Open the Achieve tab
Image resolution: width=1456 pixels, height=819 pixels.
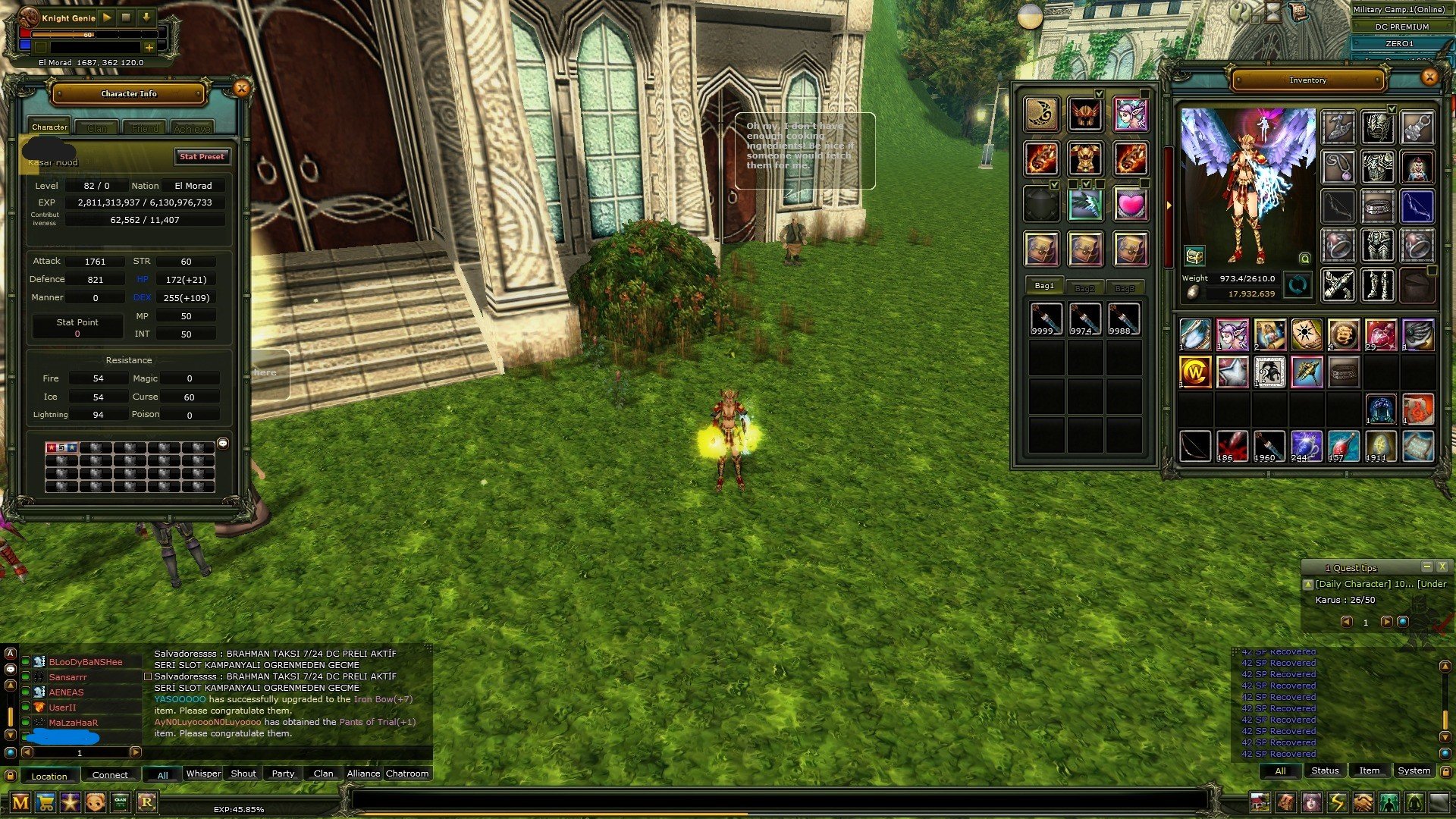(x=192, y=128)
